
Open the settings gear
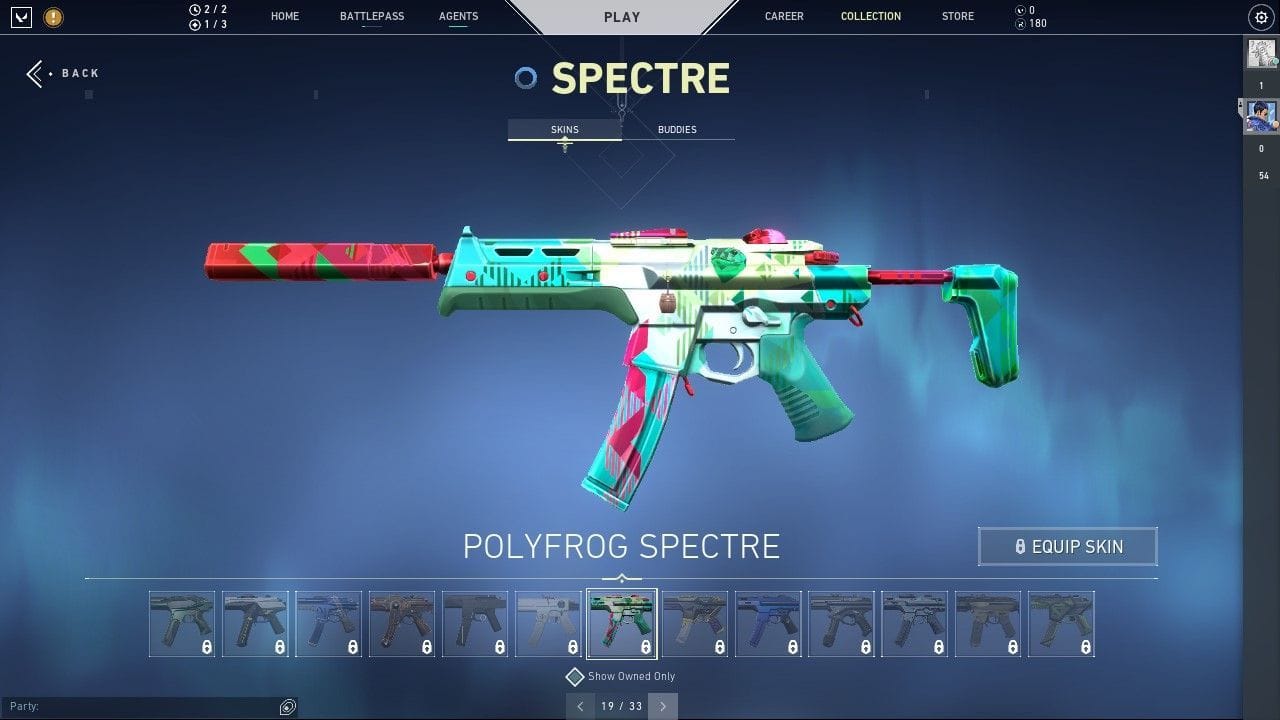coord(1260,17)
